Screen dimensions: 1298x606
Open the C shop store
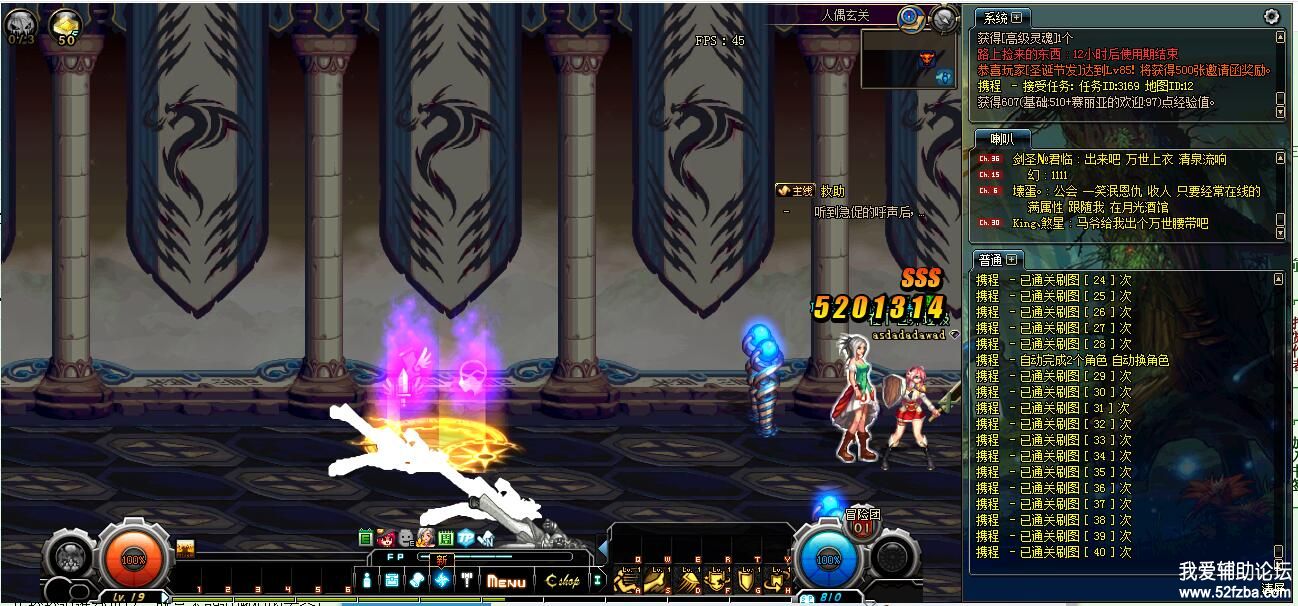coord(561,581)
